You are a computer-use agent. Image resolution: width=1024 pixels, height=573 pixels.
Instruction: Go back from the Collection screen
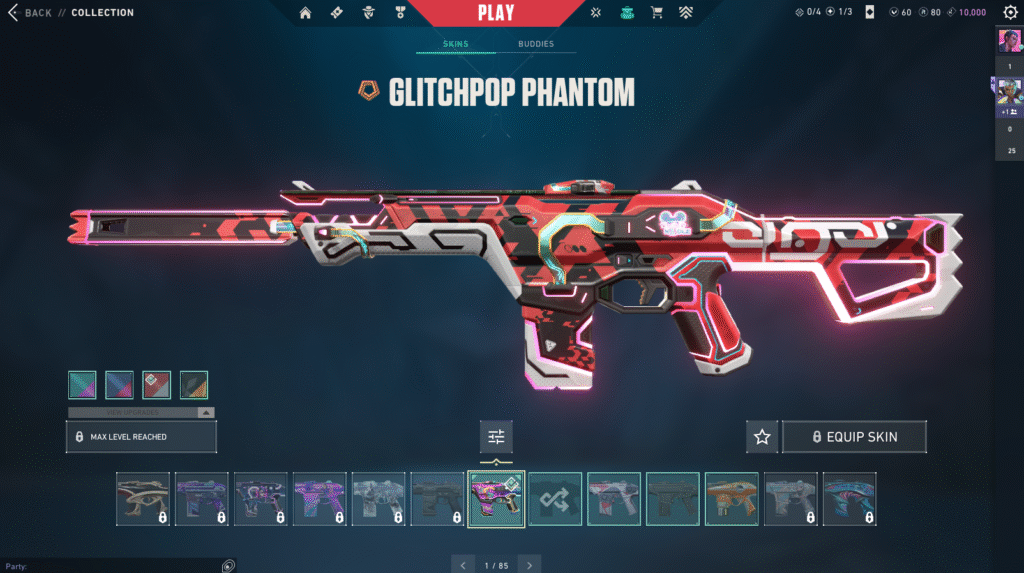31,13
